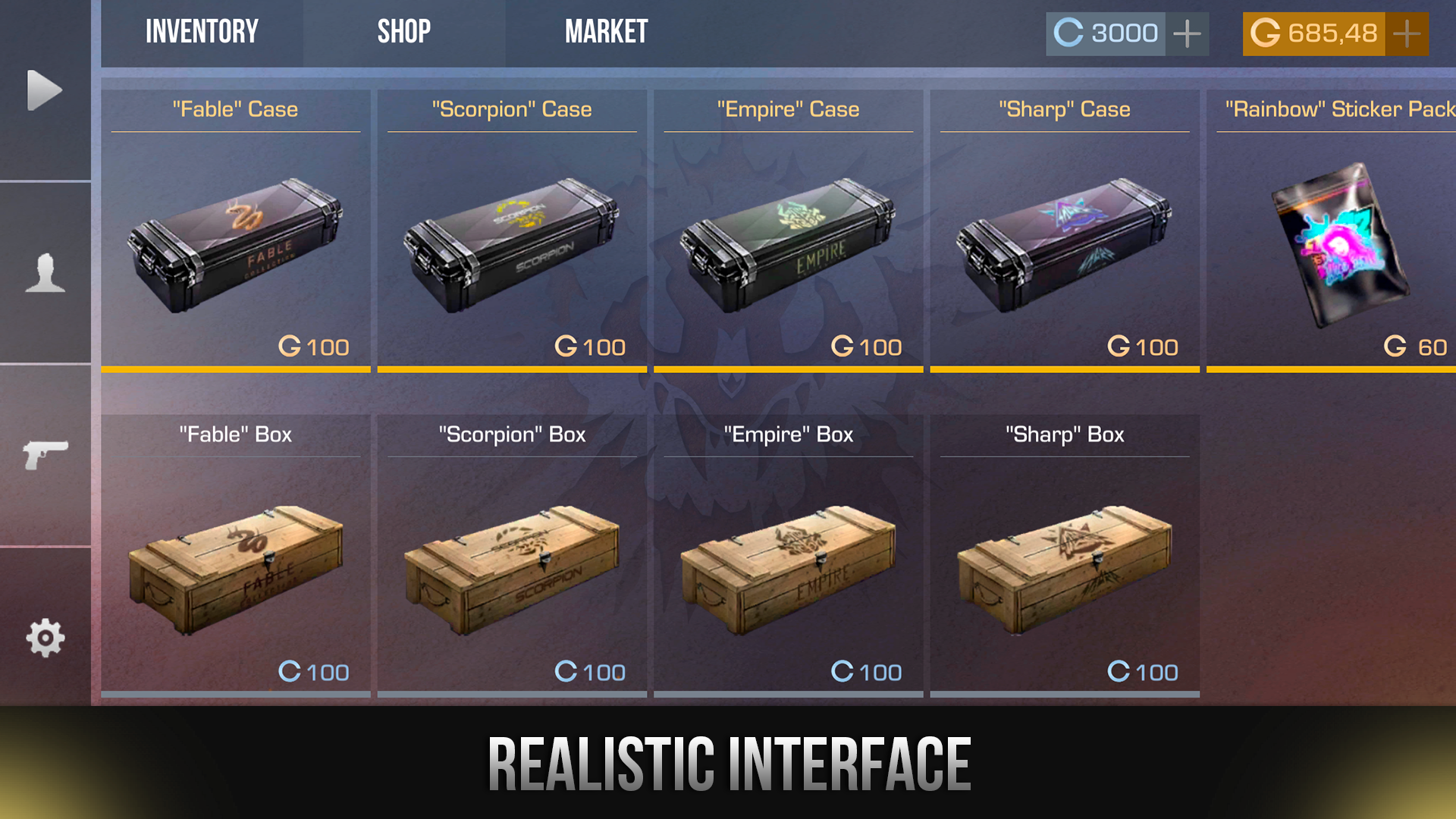Select the pistol weapon icon in sidebar
Image resolution: width=1456 pixels, height=819 pixels.
44,455
